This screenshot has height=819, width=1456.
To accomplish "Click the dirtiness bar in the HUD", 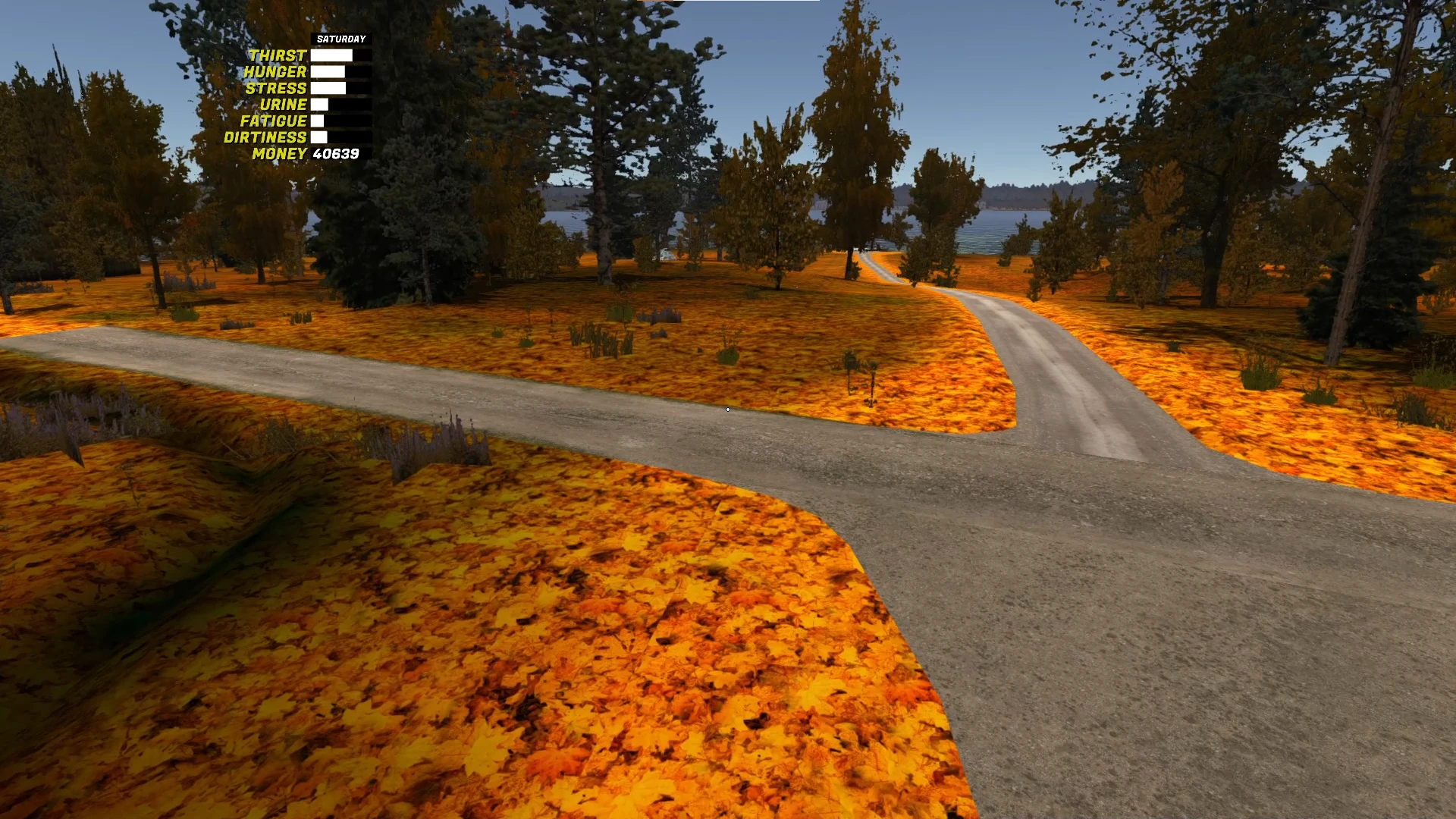I will click(x=318, y=136).
